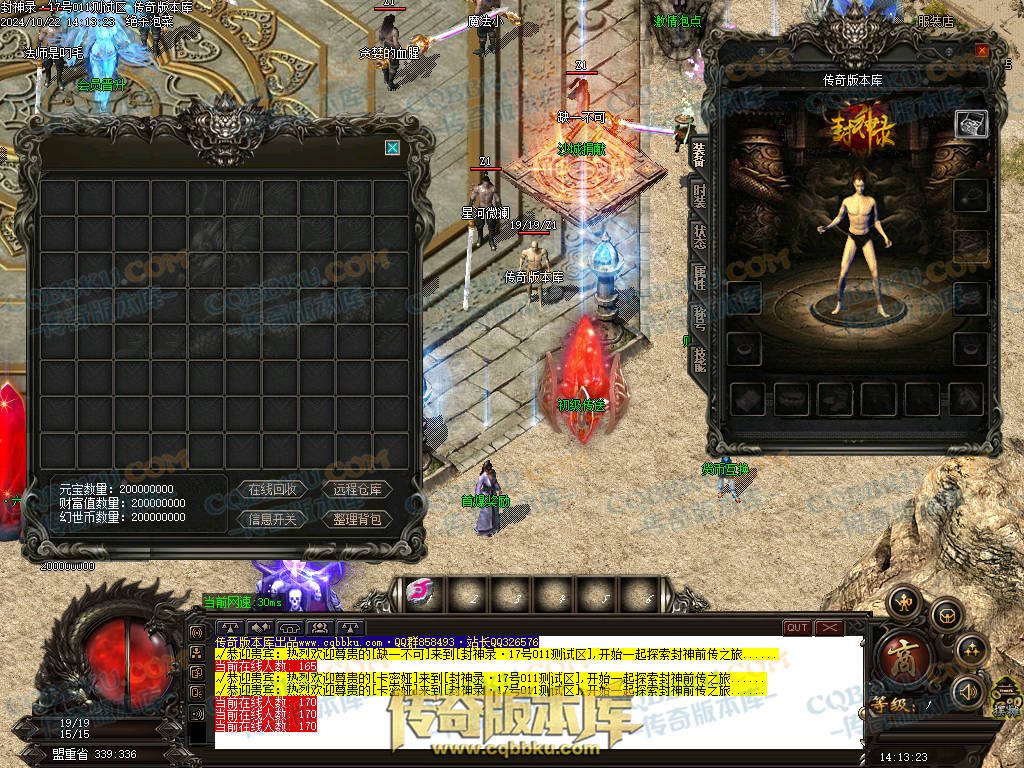
Task: Click the red X button beside QUT
Action: 830,628
